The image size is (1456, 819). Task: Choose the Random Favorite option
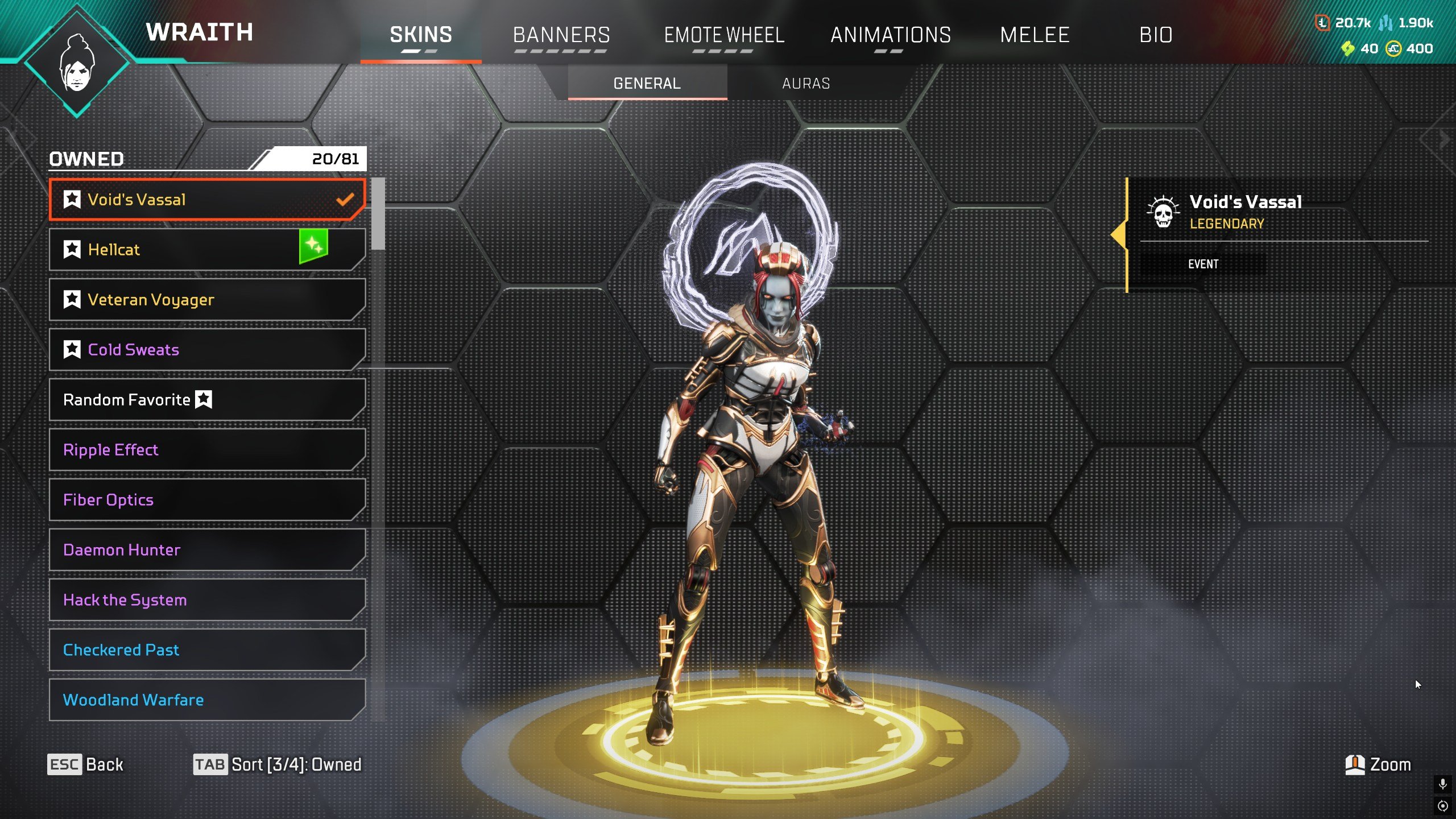tap(207, 400)
